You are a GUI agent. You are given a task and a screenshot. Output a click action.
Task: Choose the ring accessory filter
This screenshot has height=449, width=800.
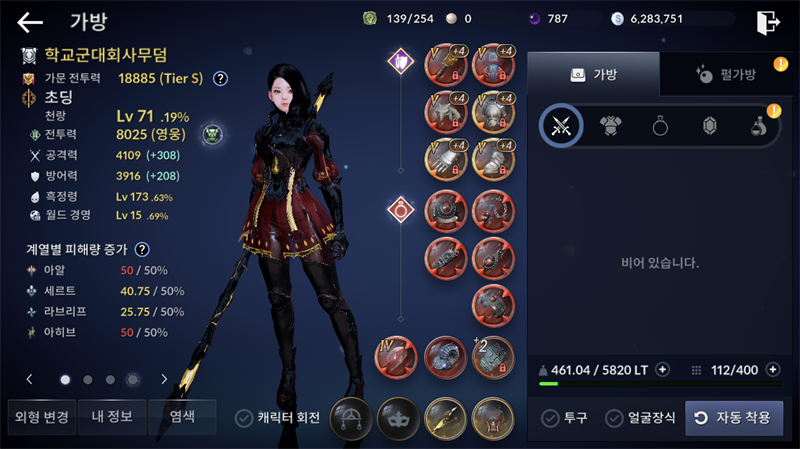(x=660, y=126)
